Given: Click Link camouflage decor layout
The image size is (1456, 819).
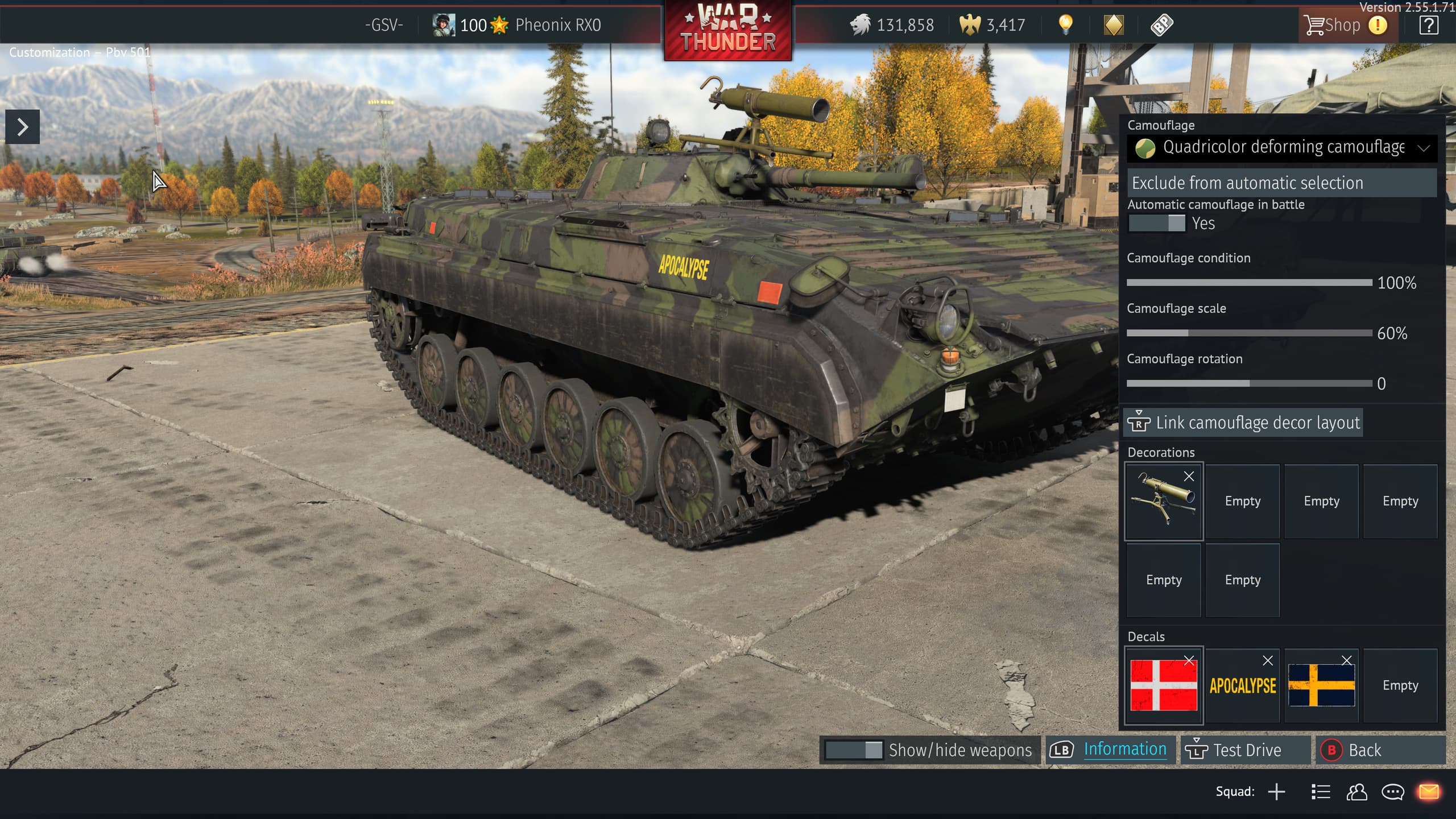Looking at the screenshot, I should tap(1243, 423).
